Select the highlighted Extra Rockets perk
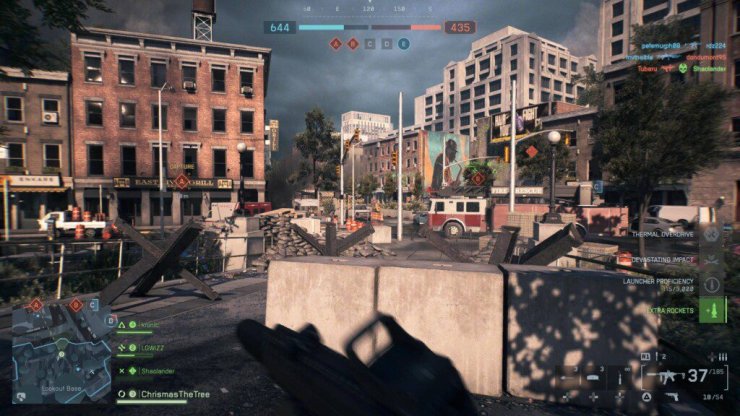 coord(712,309)
